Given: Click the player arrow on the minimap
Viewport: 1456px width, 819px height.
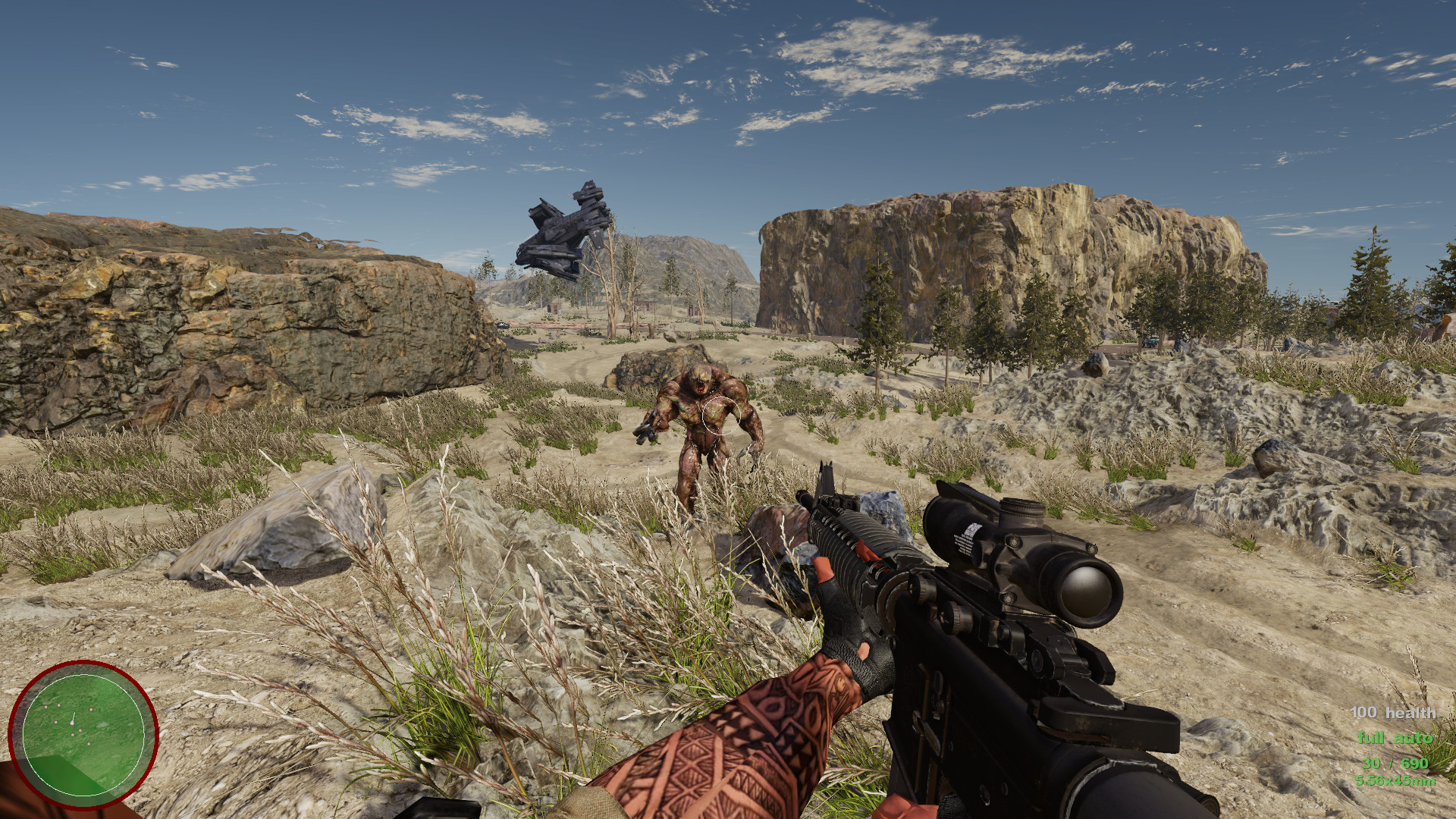Looking at the screenshot, I should pyautogui.click(x=72, y=723).
